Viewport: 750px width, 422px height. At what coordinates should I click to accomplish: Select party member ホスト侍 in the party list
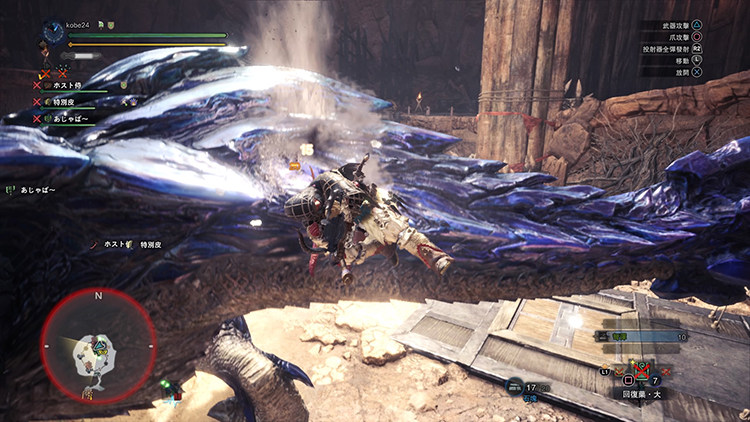(x=70, y=86)
